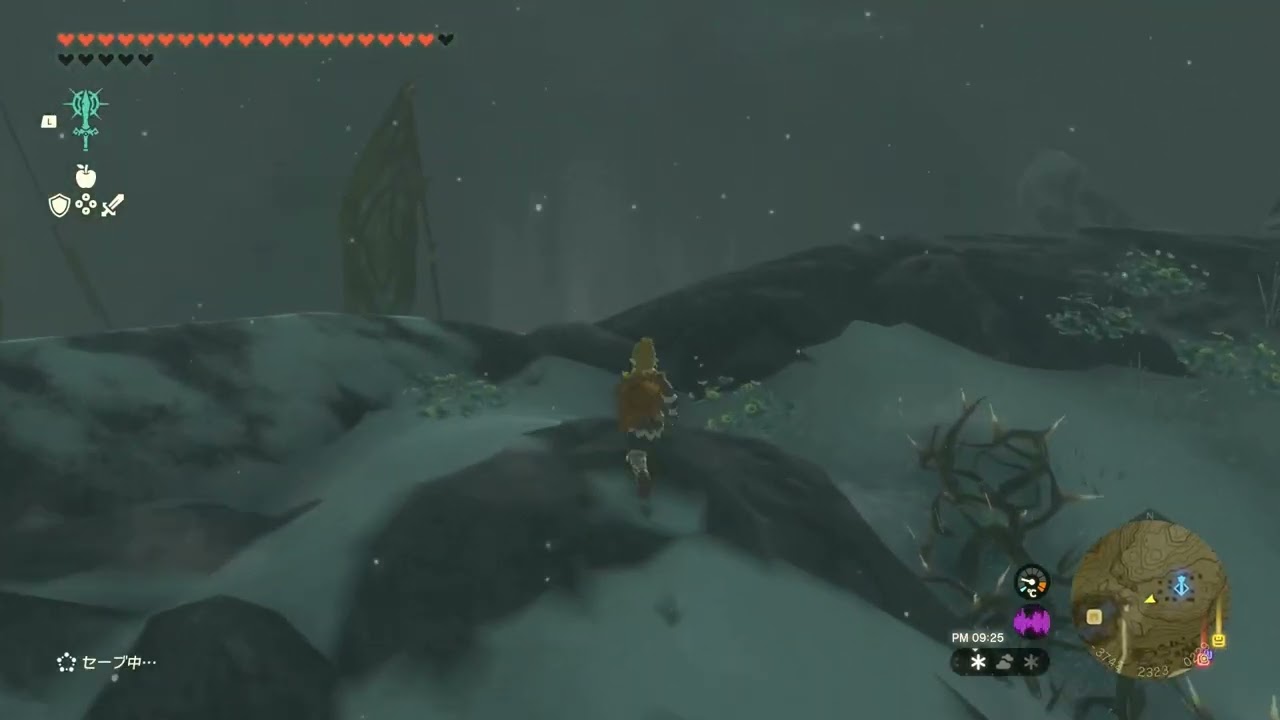Activate the Fuse ability sword icon
1280x720 pixels.
[86, 117]
